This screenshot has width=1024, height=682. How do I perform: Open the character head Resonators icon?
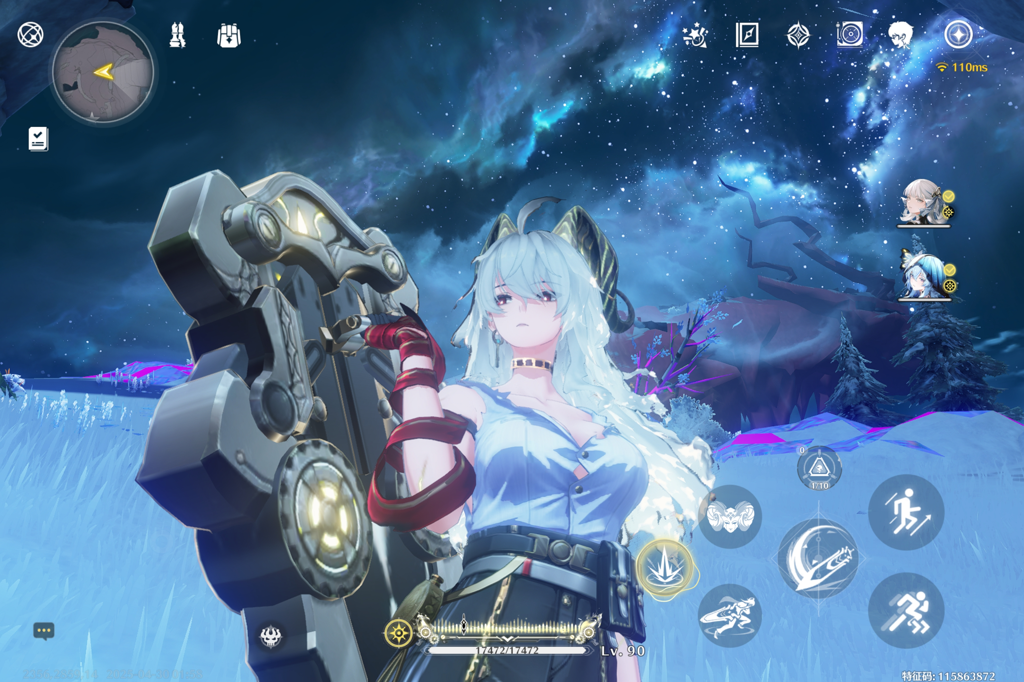pos(900,36)
